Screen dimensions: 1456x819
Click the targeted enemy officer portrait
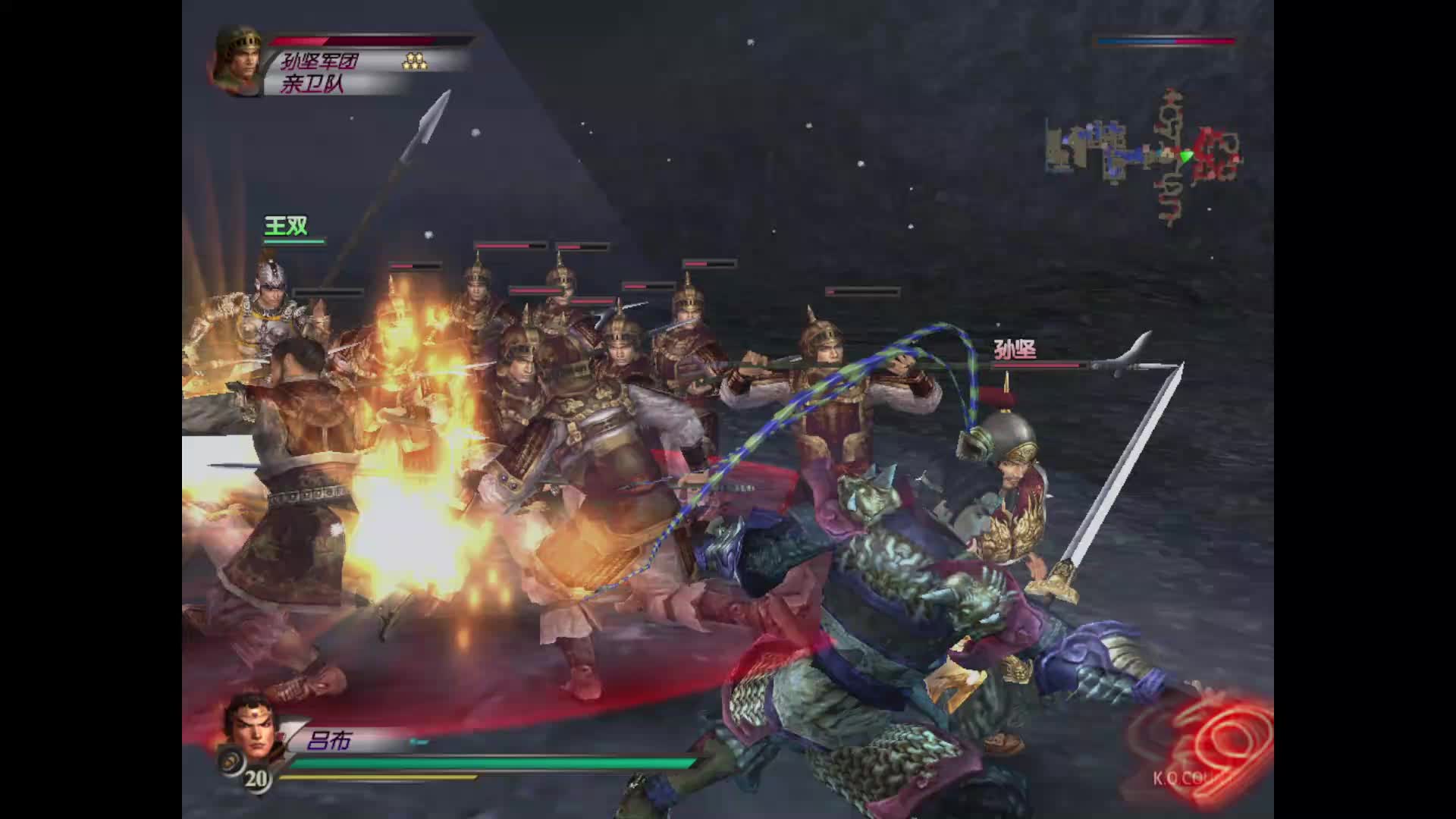click(x=237, y=59)
